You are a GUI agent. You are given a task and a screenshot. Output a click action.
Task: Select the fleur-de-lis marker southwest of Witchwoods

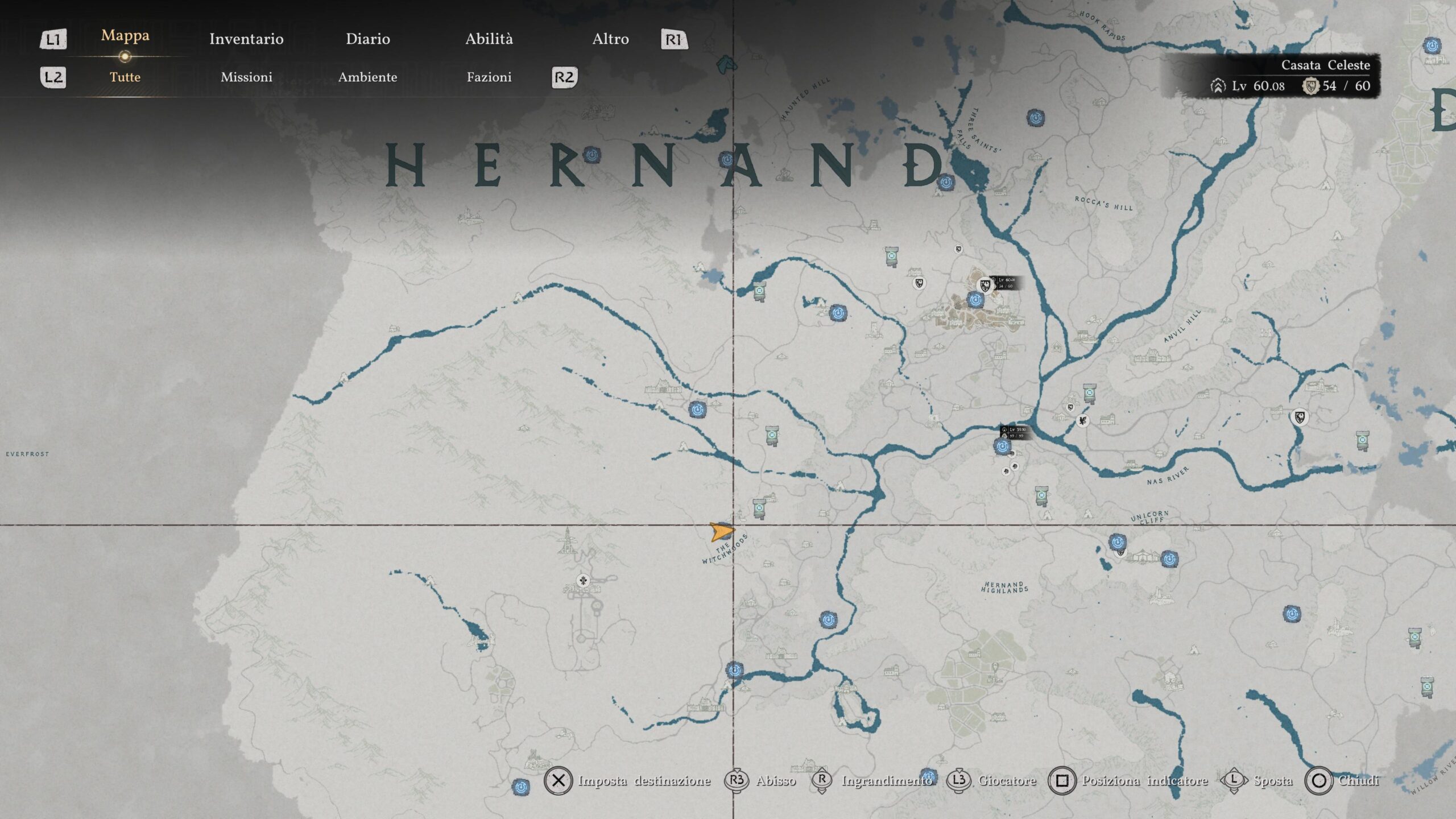(x=582, y=581)
